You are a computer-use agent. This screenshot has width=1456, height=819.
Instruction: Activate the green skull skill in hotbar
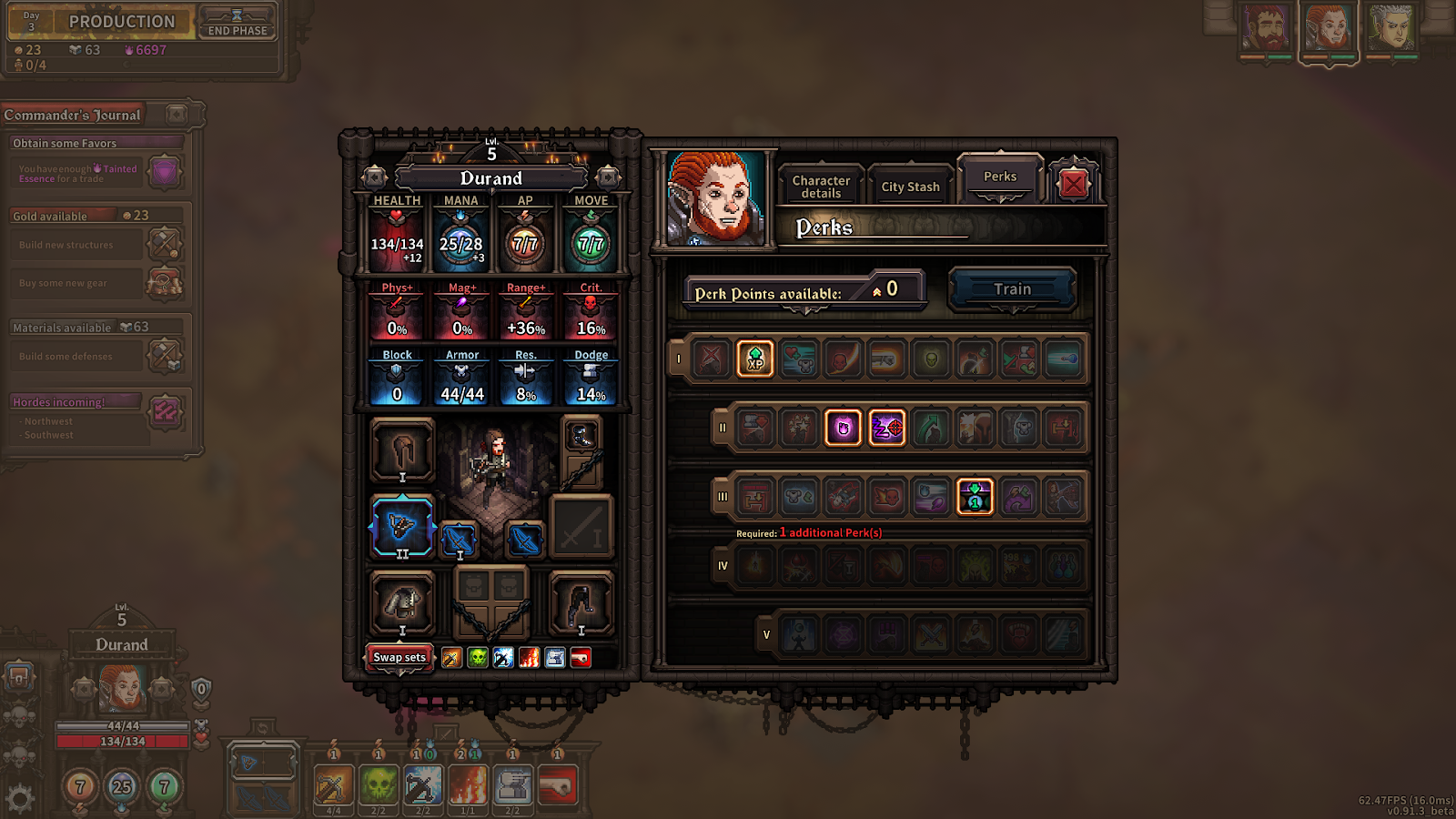pos(379,785)
